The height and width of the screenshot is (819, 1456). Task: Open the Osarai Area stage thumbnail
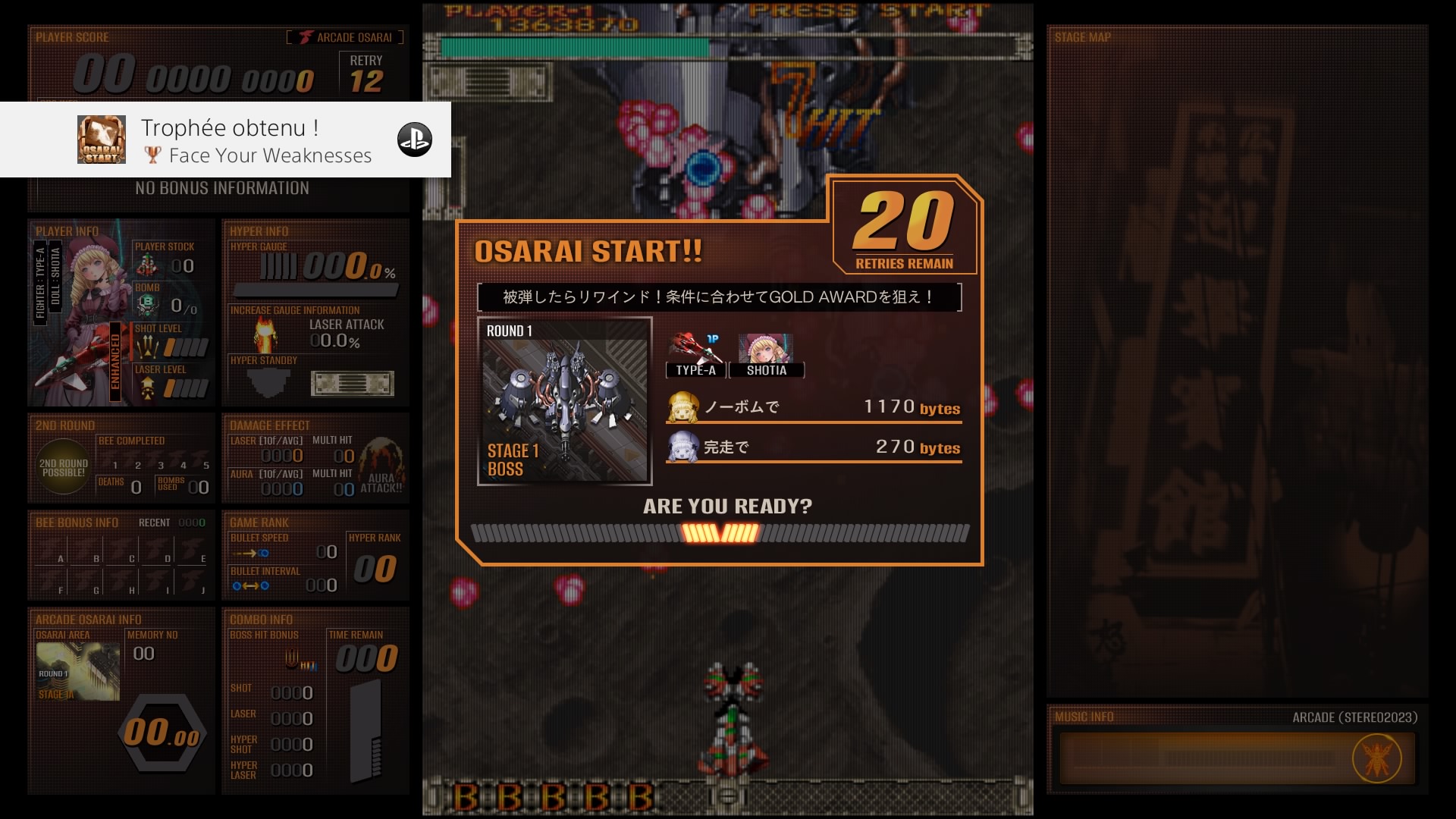click(77, 672)
